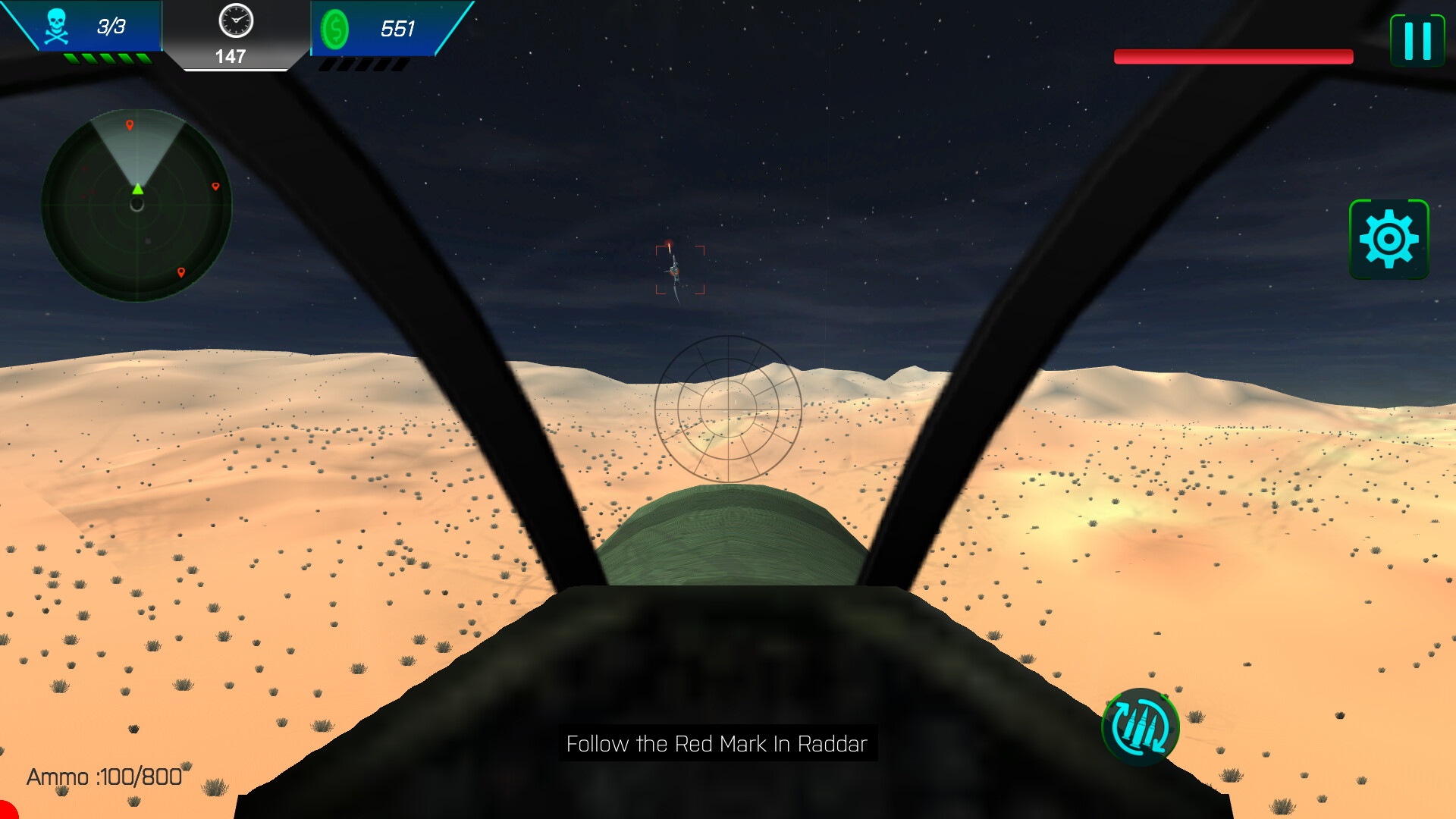Click the Follow the Red Mark In Raddar message
Viewport: 1456px width, 819px height.
tap(716, 745)
